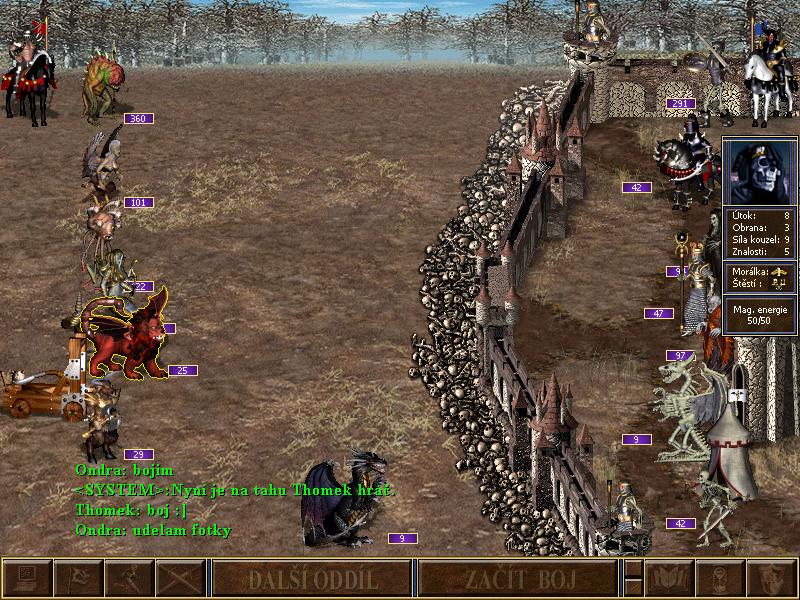Click the "Další oddíl" next unit button
The width and height of the screenshot is (800, 600).
coord(312,579)
